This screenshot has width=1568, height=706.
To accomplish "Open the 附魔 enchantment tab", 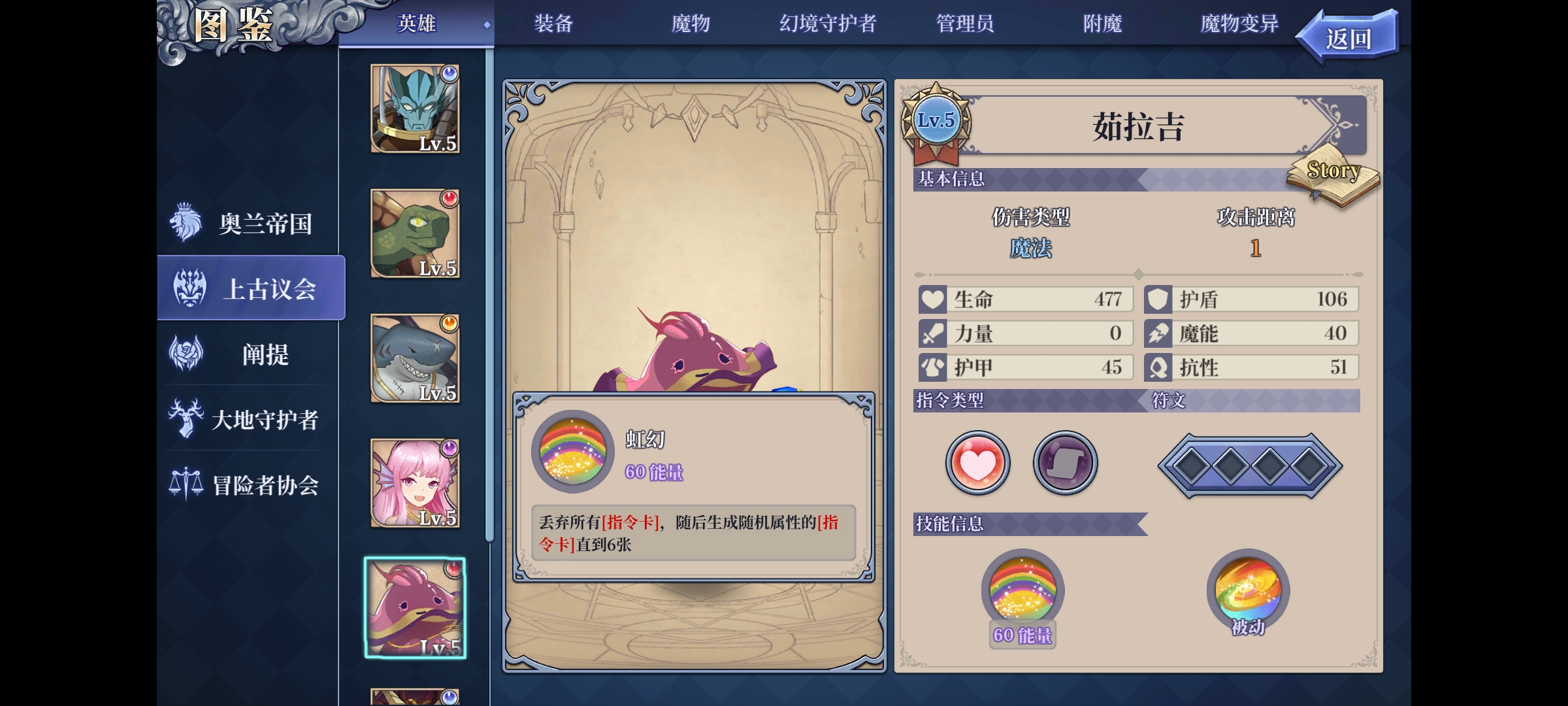I will pyautogui.click(x=1102, y=24).
